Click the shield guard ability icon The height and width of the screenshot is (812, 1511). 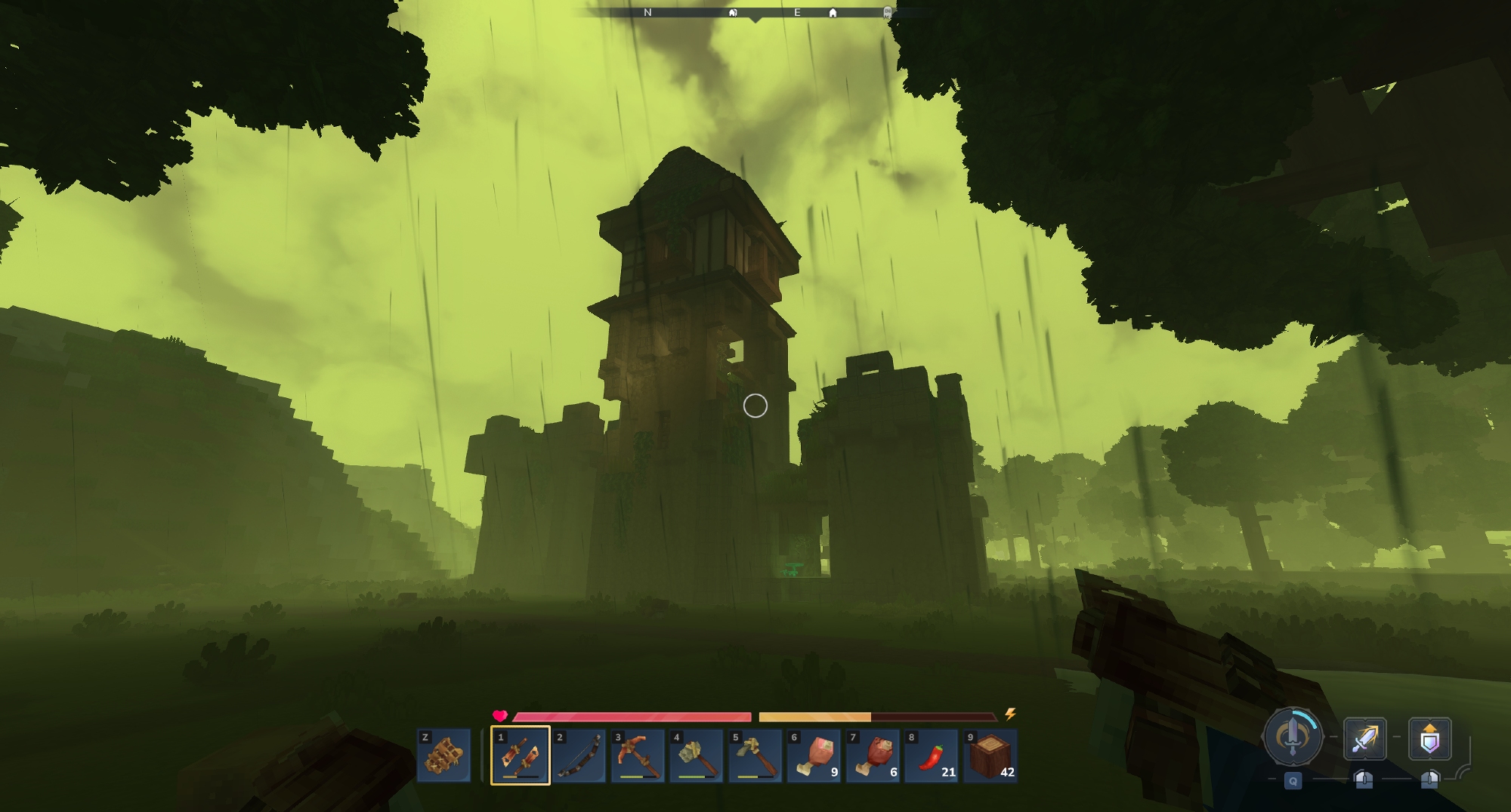pyautogui.click(x=1429, y=738)
